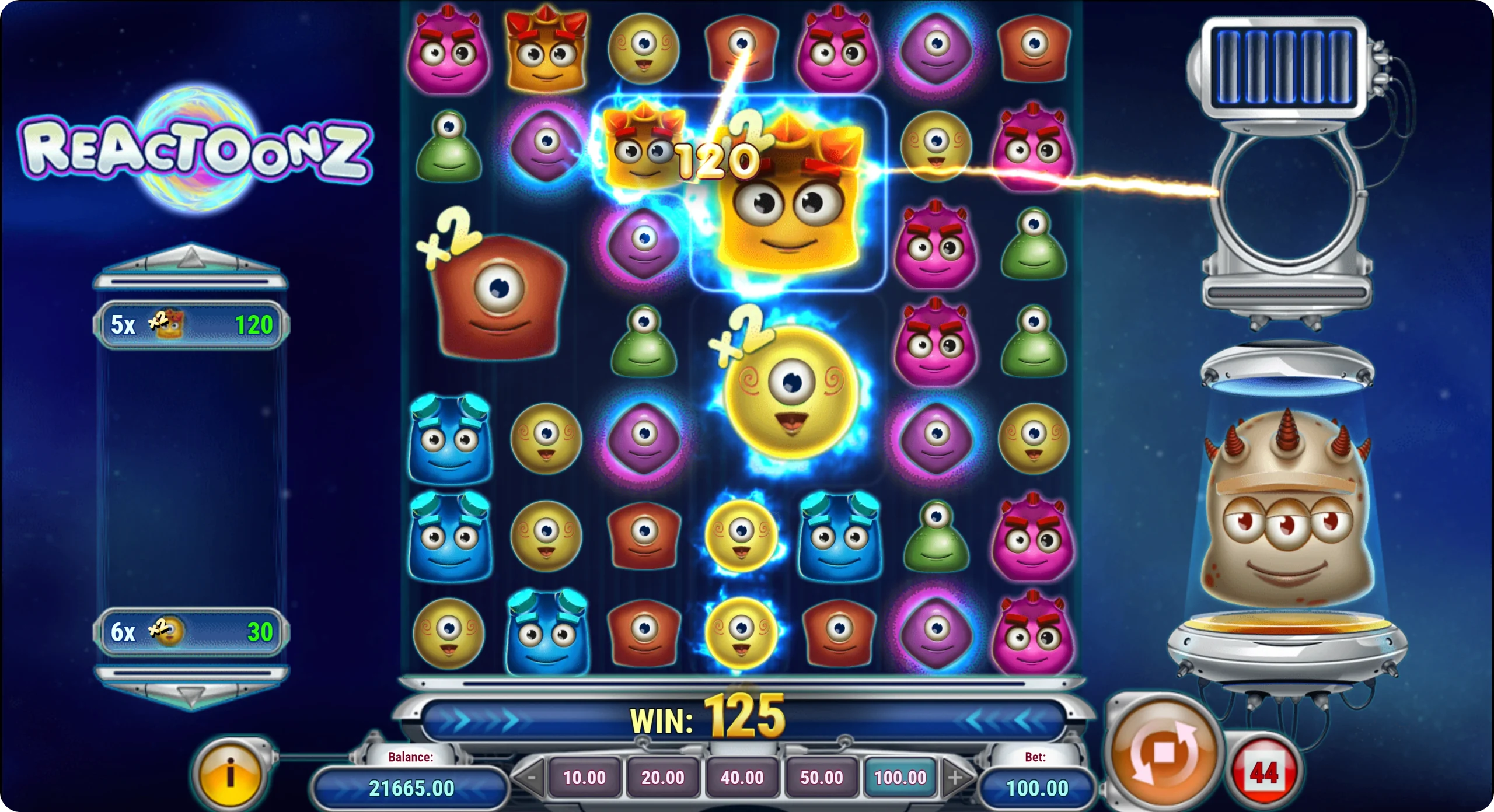The width and height of the screenshot is (1494, 812).
Task: Choose the 20.00 bet amount
Action: (x=663, y=777)
